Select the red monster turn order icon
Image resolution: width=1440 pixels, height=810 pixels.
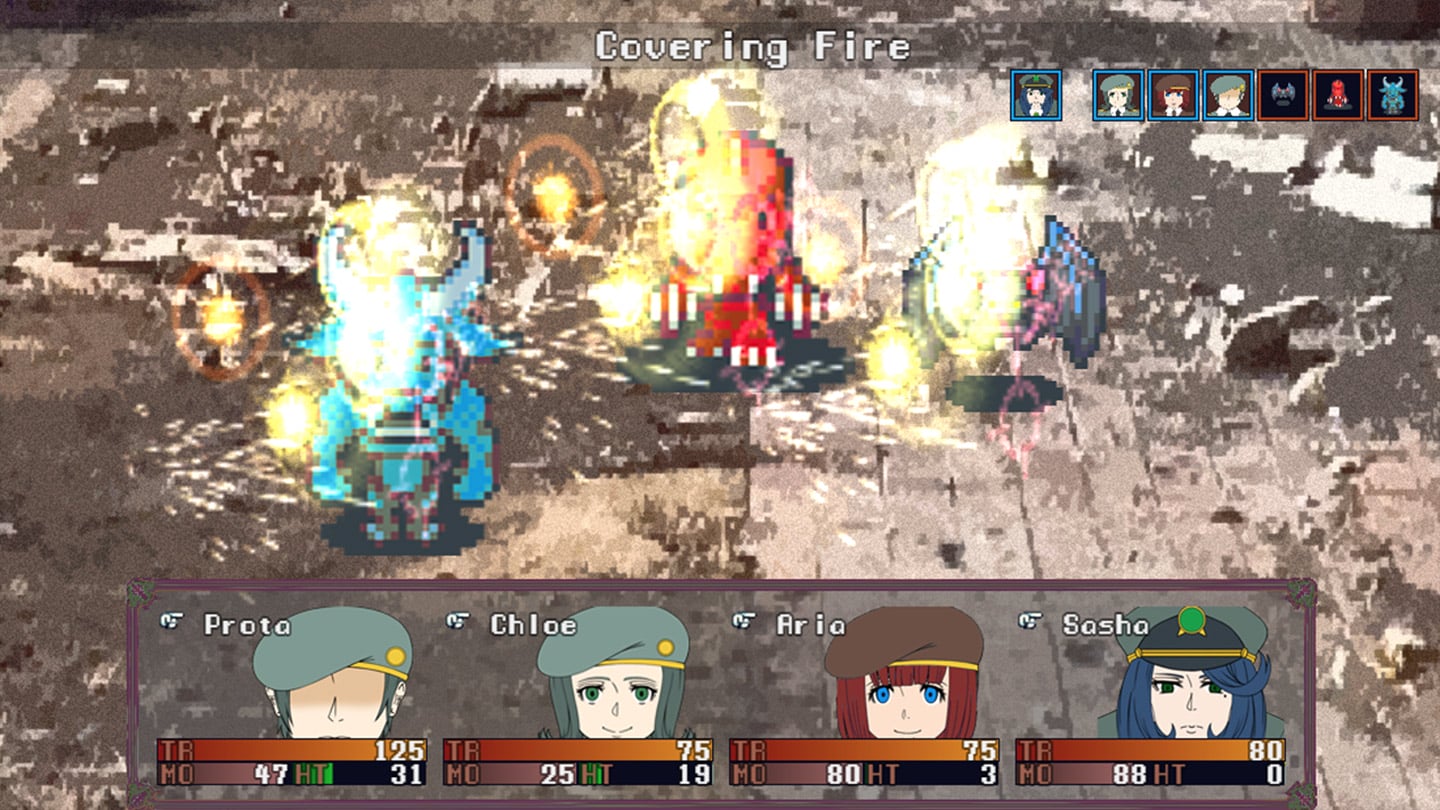click(1338, 95)
